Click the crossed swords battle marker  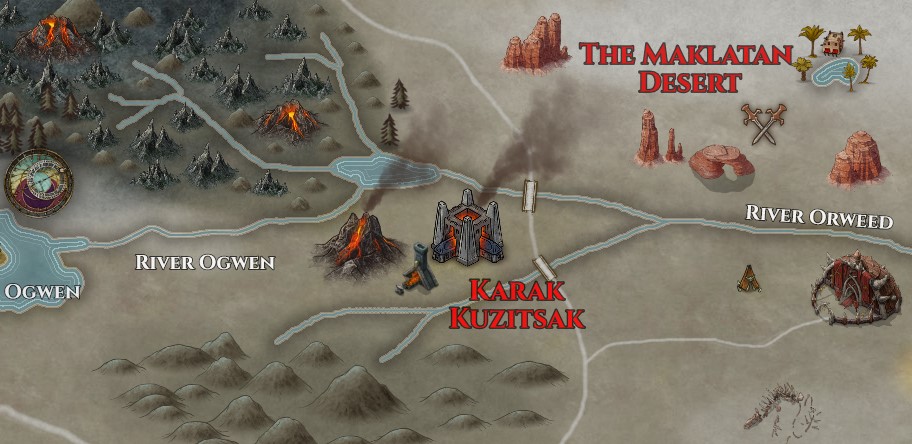coord(763,124)
